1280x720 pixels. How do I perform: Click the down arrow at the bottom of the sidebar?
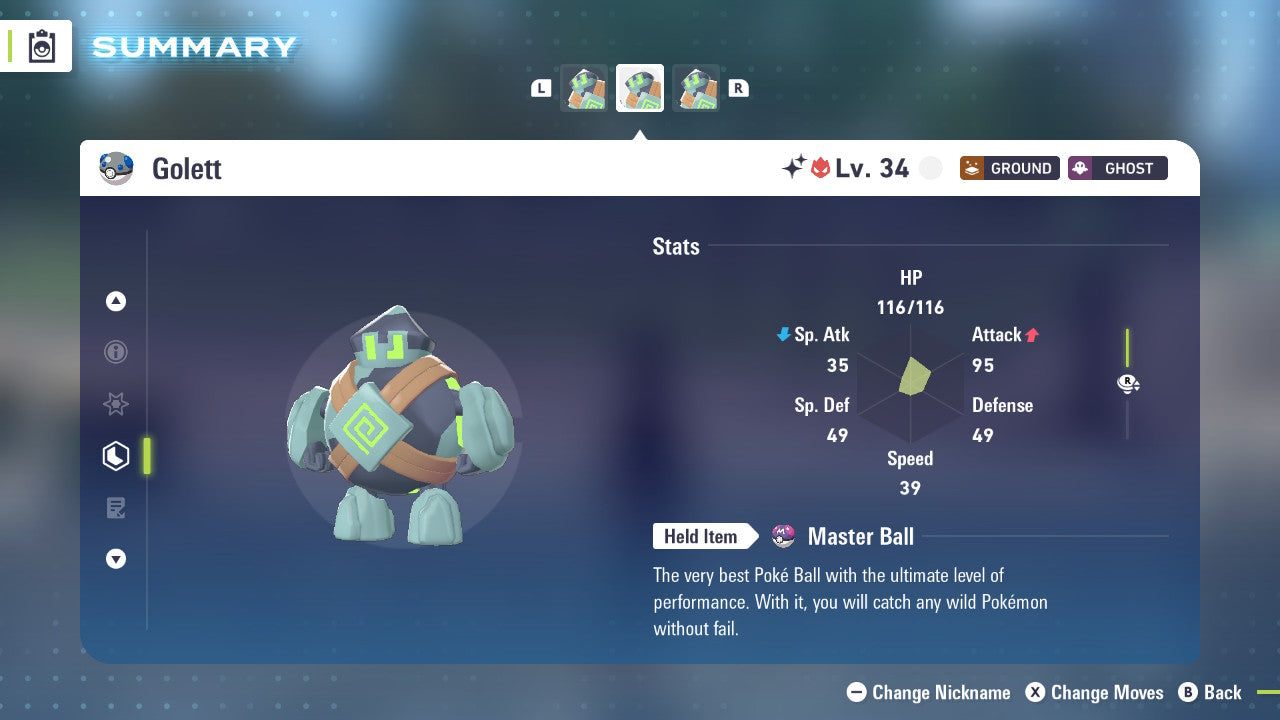pyautogui.click(x=116, y=559)
